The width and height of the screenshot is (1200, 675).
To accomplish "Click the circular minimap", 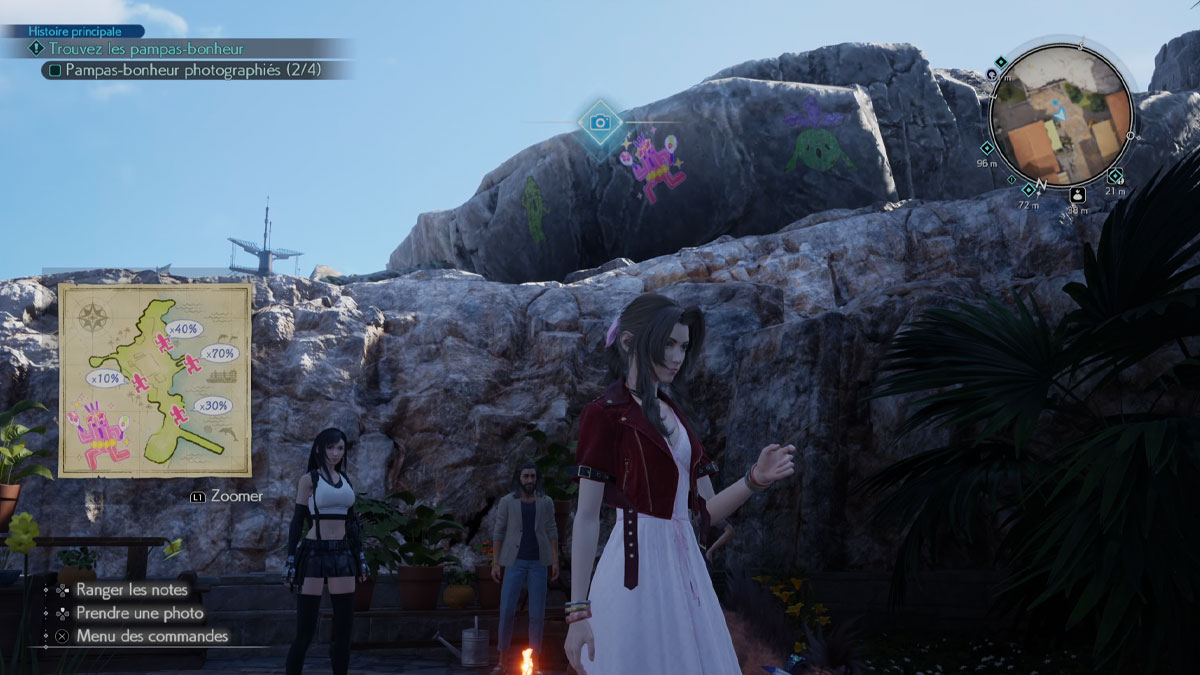I will click(x=1061, y=116).
